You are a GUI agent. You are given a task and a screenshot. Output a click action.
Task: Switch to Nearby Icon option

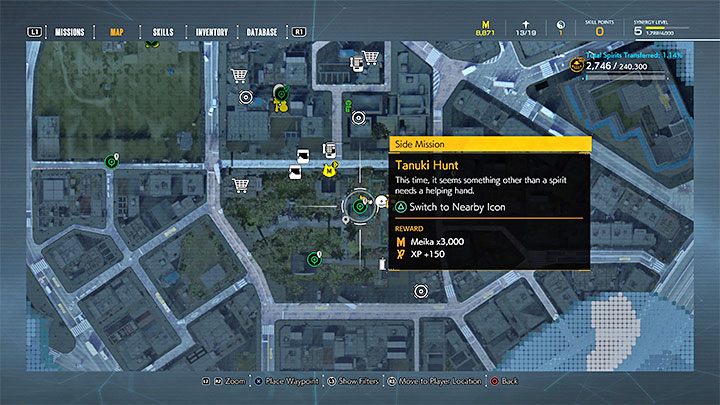point(449,207)
